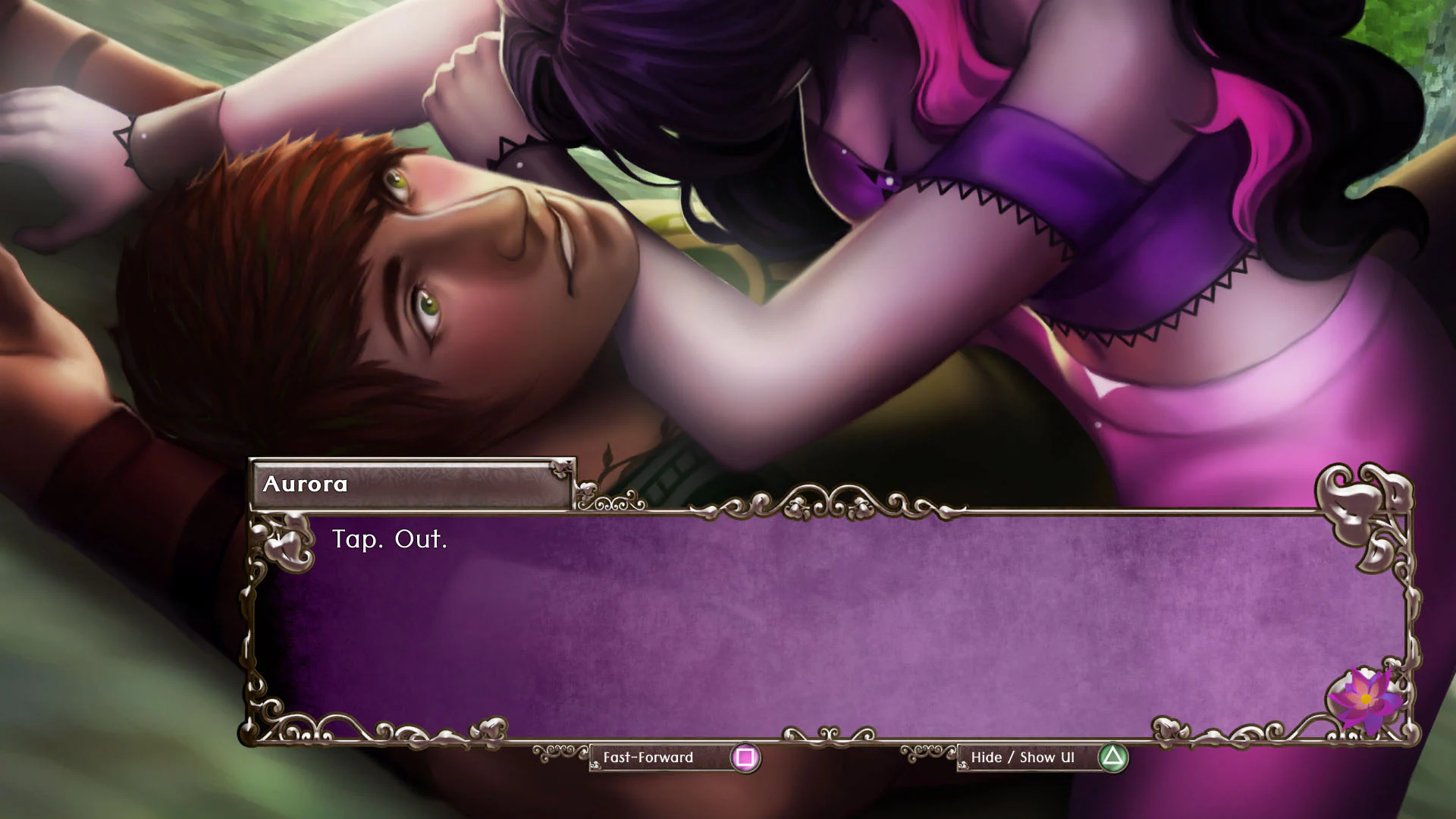Click the pink square Fast-Forward icon
This screenshot has width=1456, height=819.
point(747,758)
